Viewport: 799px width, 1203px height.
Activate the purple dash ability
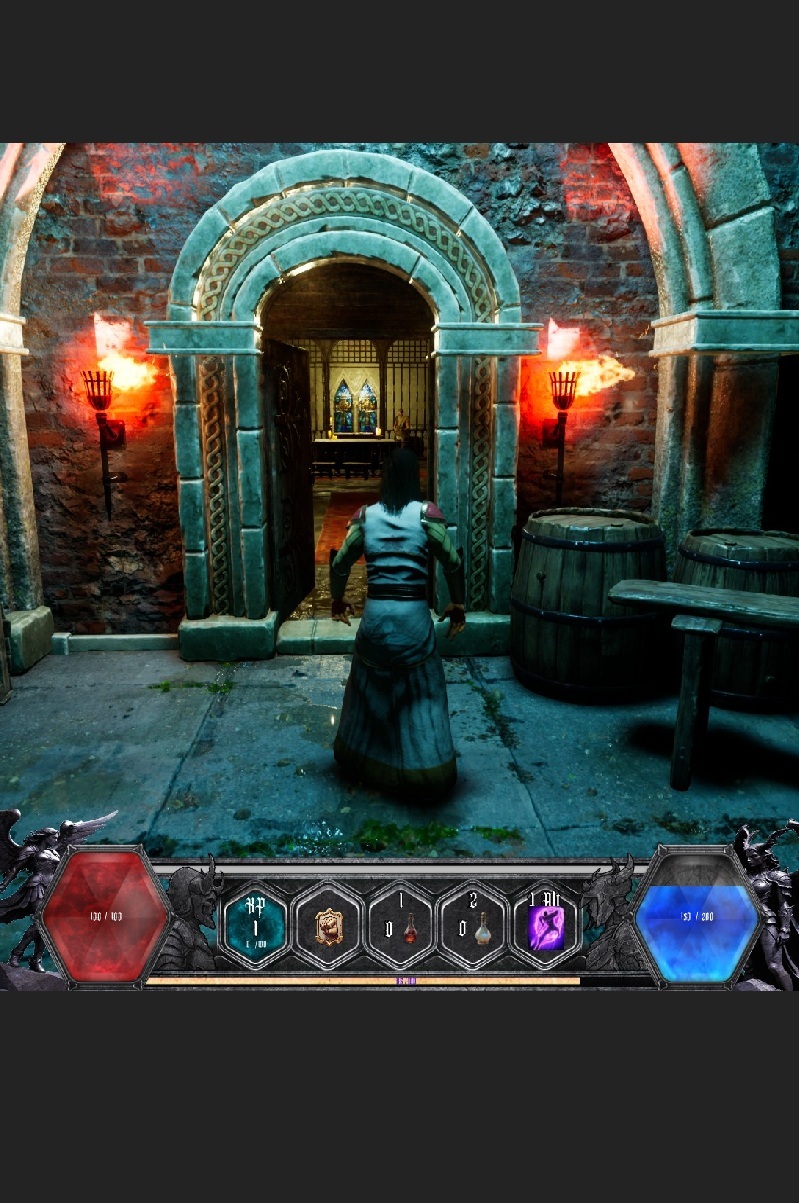(546, 927)
